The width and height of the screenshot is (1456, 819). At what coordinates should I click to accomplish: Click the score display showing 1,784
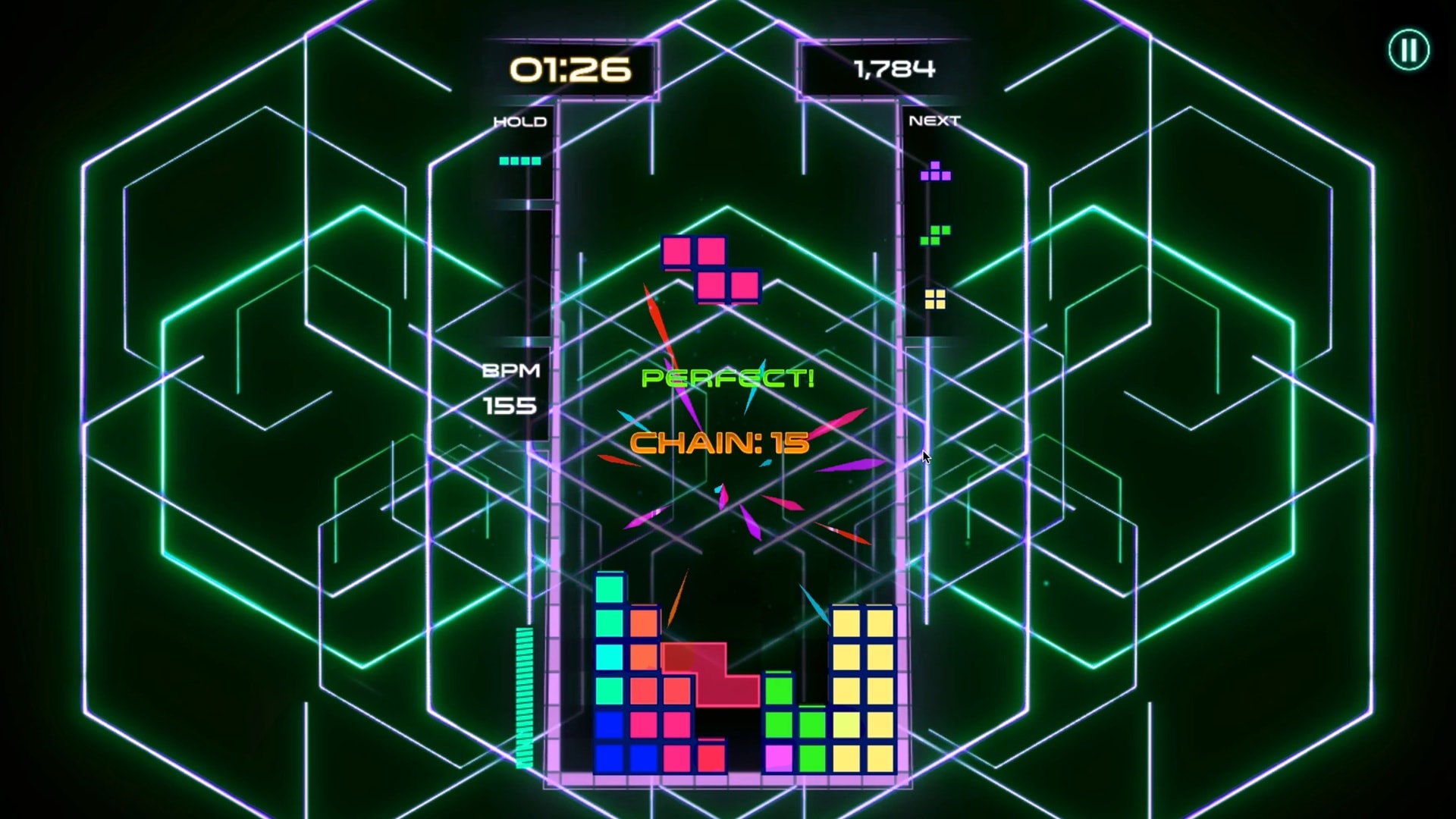pos(895,68)
